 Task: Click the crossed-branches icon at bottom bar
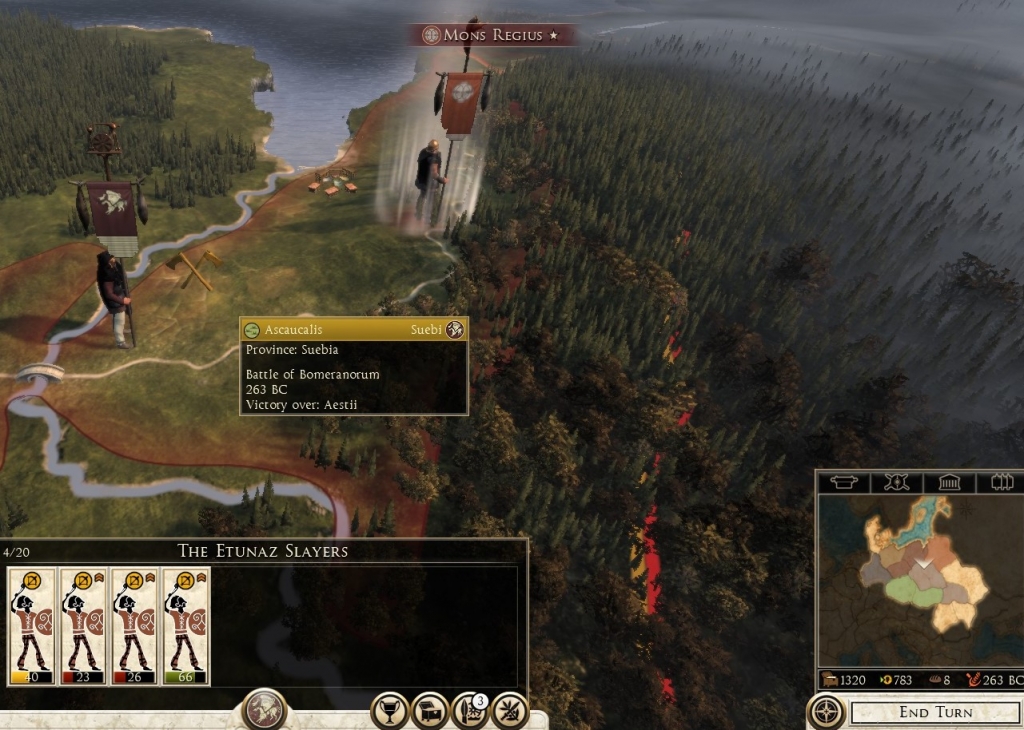point(510,710)
